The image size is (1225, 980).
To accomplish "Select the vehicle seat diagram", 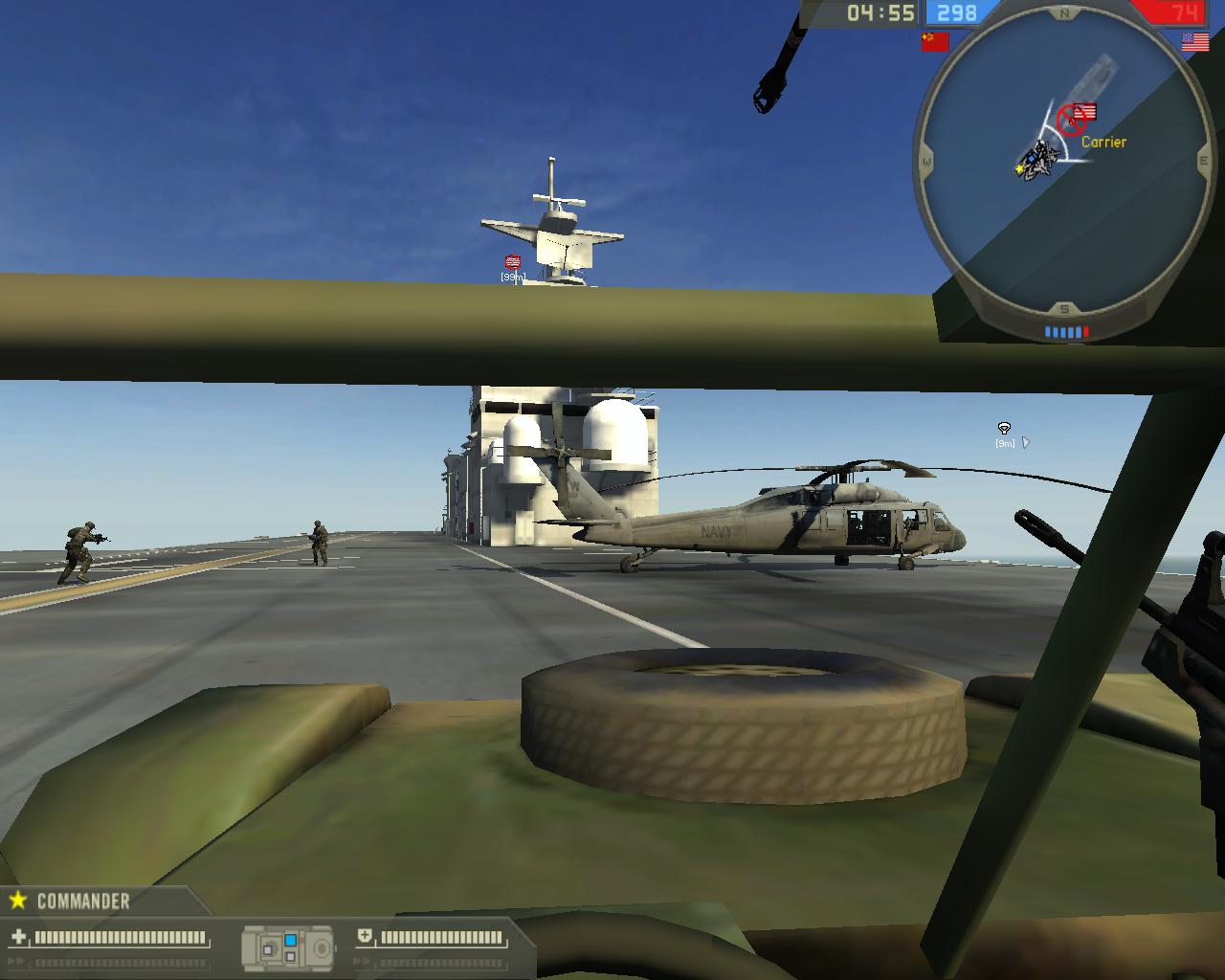I will (288, 947).
